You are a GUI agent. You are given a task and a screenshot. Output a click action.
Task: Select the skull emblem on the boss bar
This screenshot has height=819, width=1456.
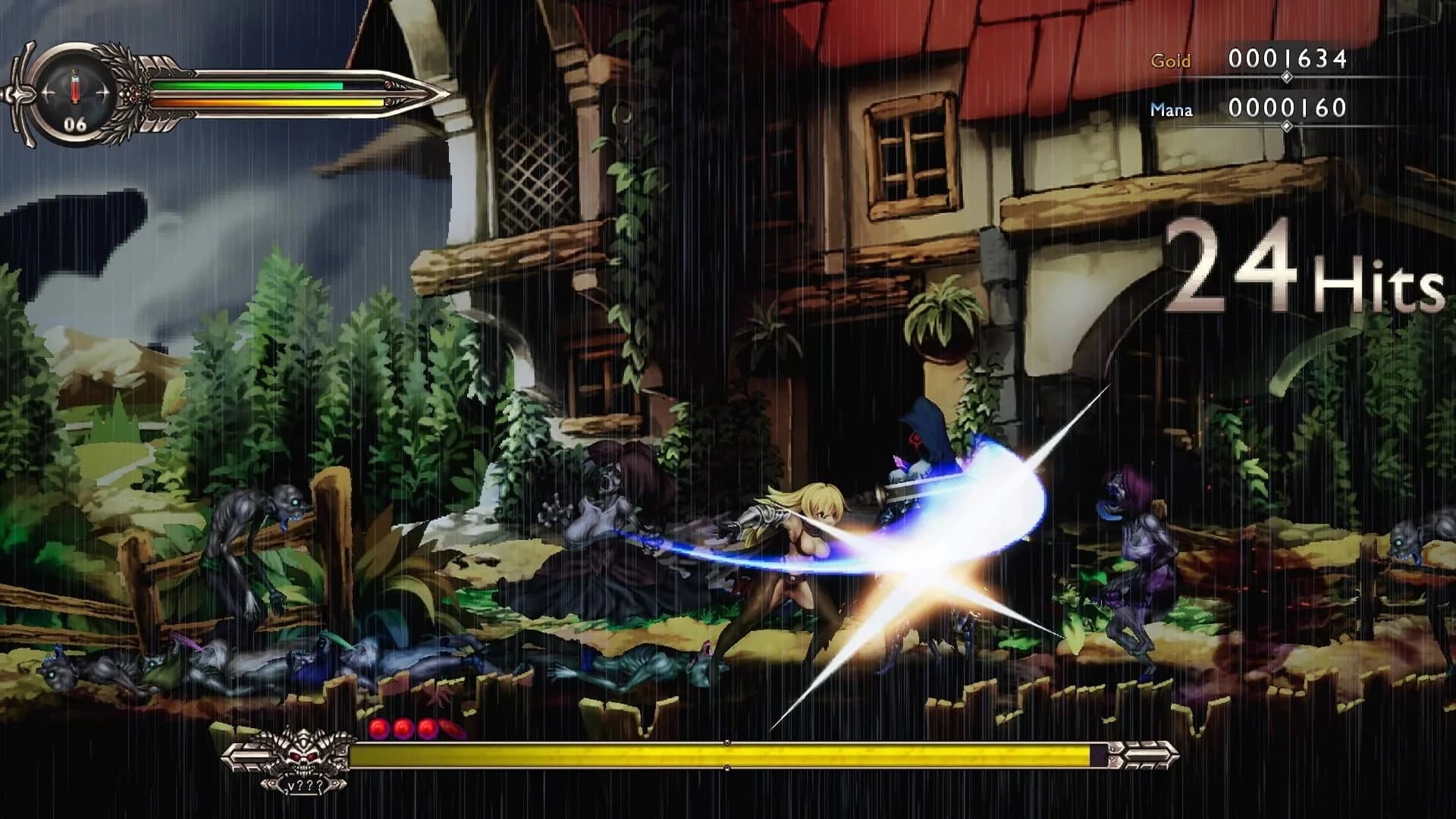303,755
